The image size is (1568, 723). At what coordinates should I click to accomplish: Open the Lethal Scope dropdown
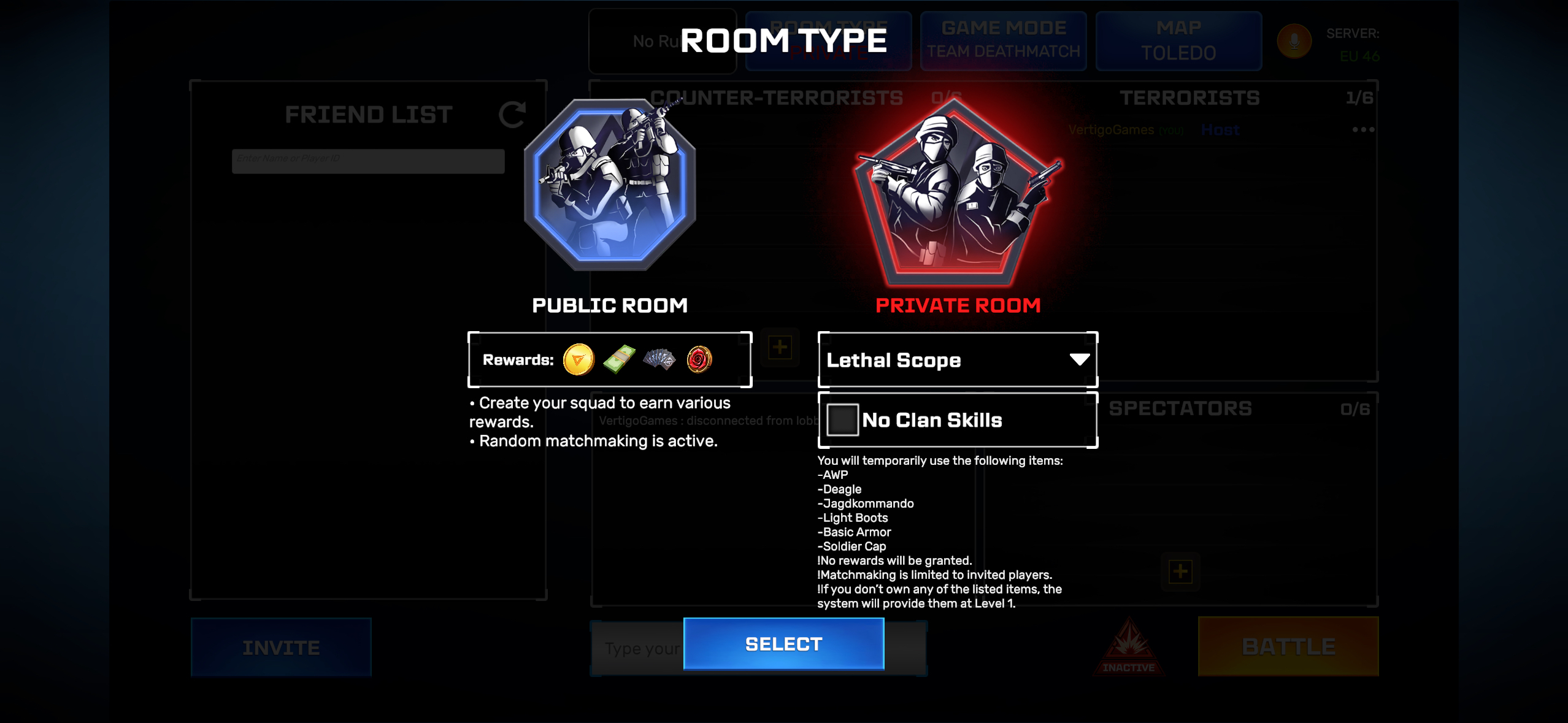coord(957,360)
